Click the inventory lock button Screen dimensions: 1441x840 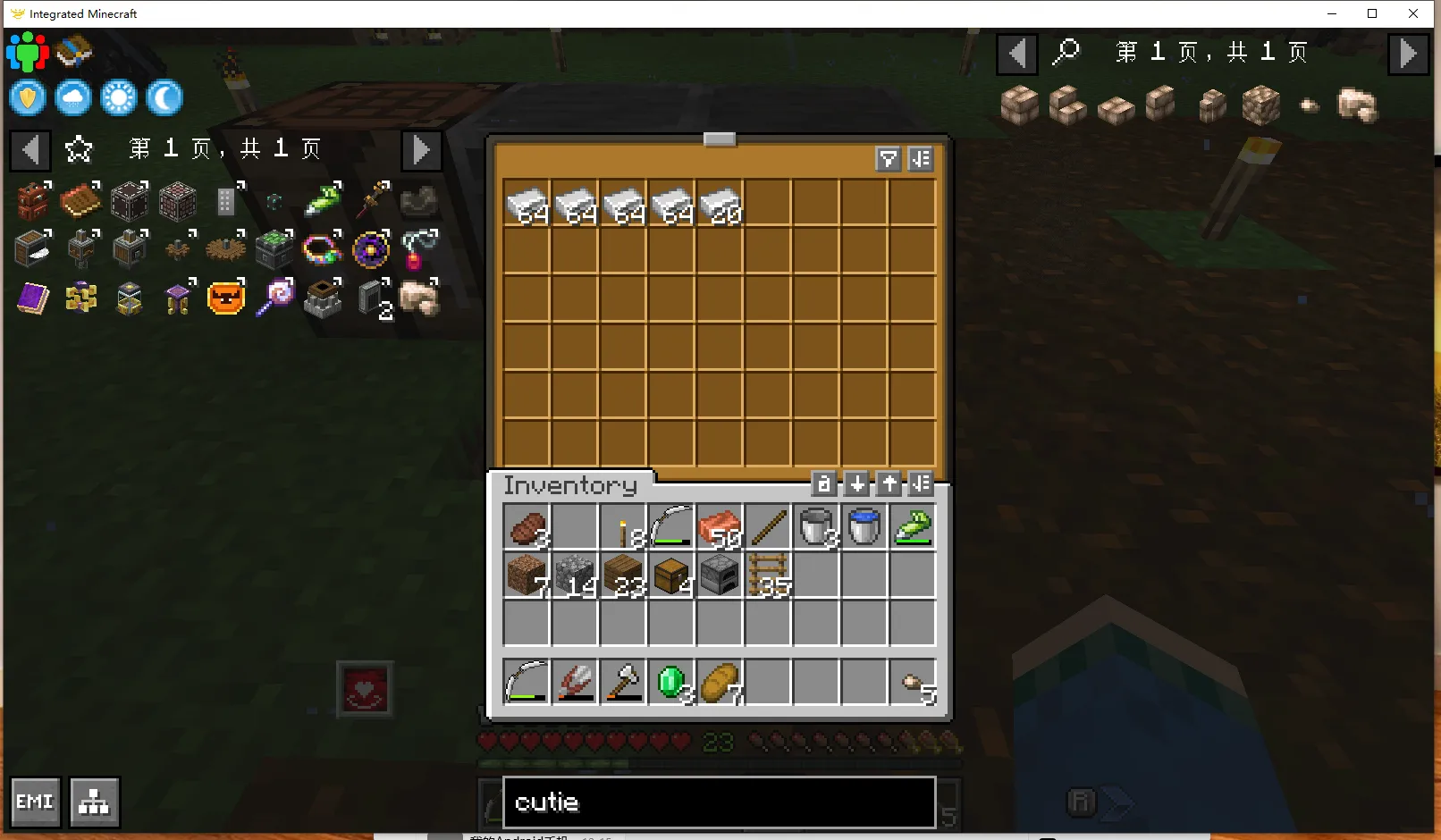click(x=823, y=484)
